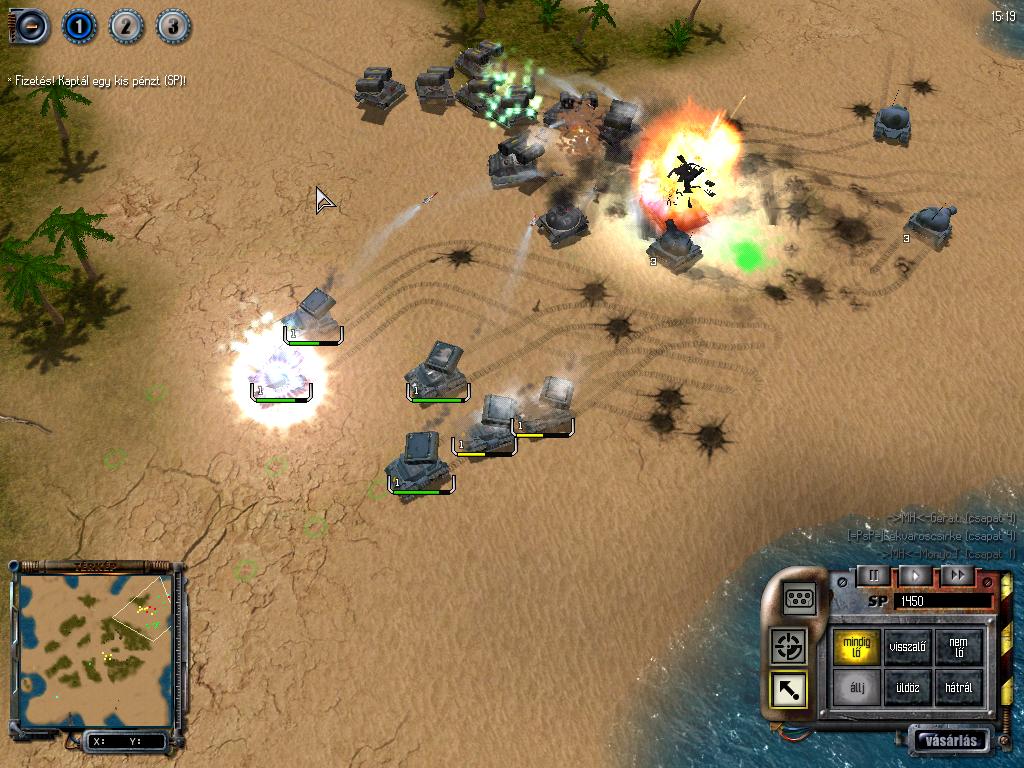Select control group 3
Viewport: 1024px width, 768px height.
point(172,26)
